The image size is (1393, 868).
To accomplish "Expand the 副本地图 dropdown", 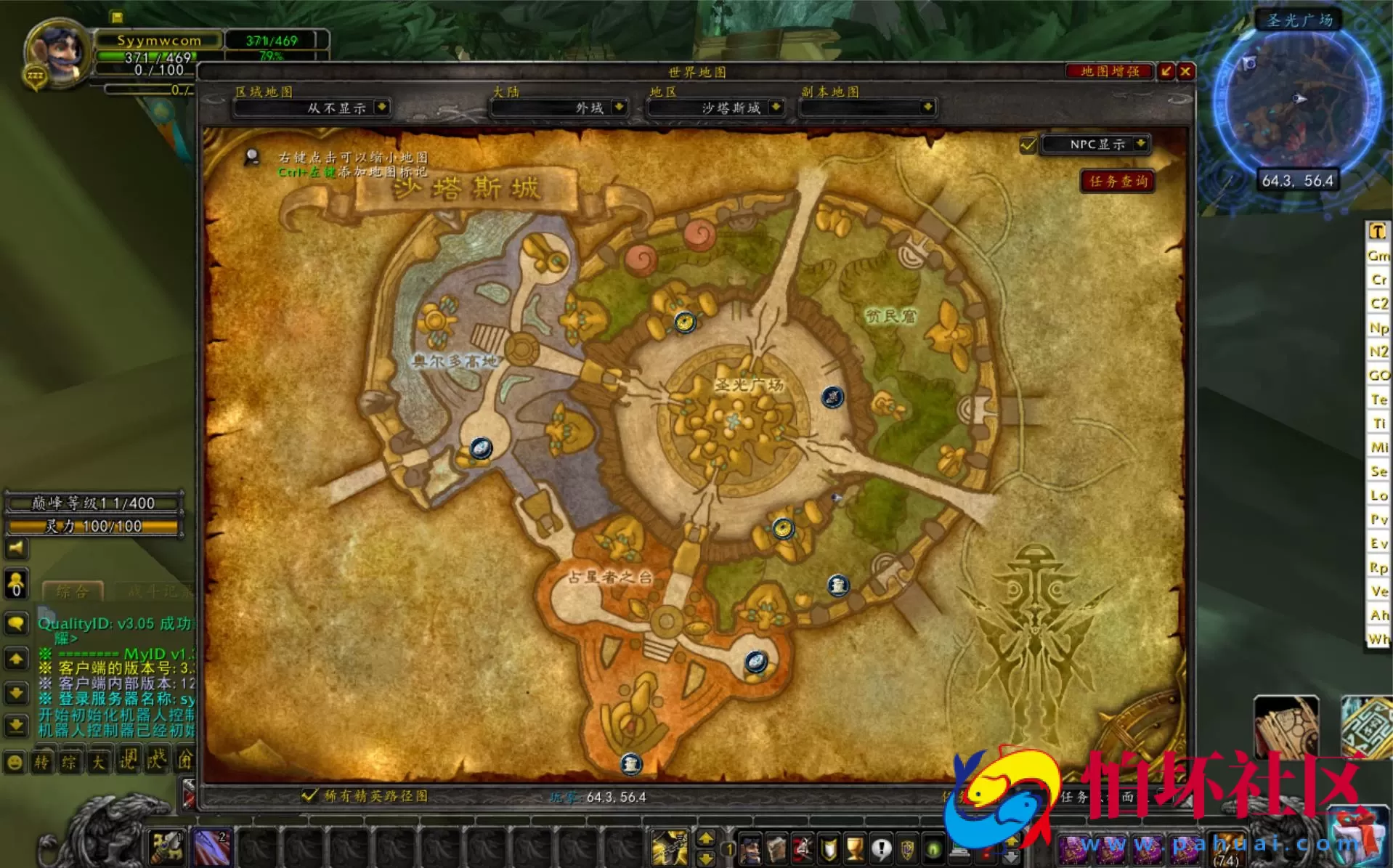I will coord(868,108).
